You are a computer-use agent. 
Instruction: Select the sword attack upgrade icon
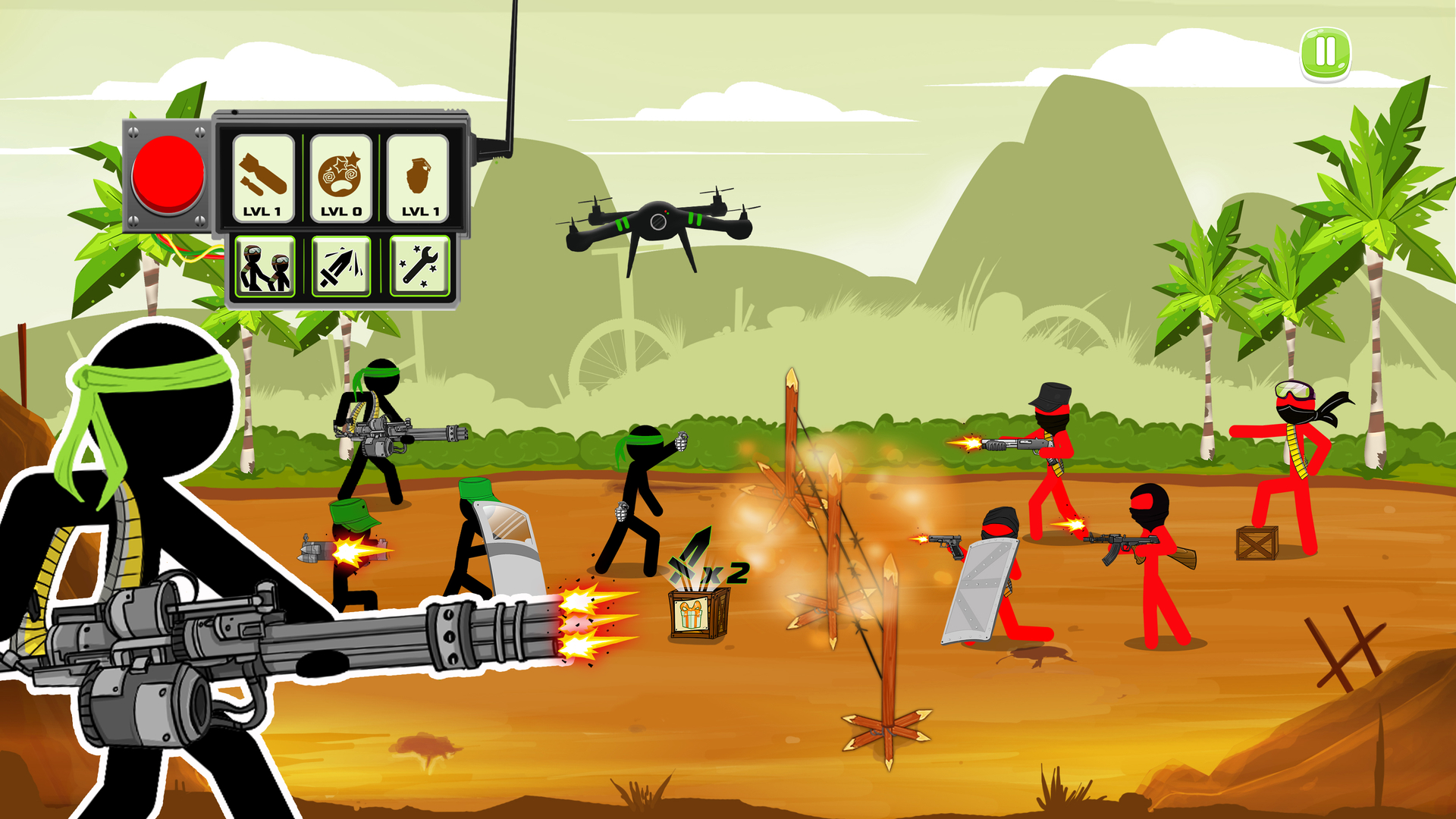coord(342,267)
